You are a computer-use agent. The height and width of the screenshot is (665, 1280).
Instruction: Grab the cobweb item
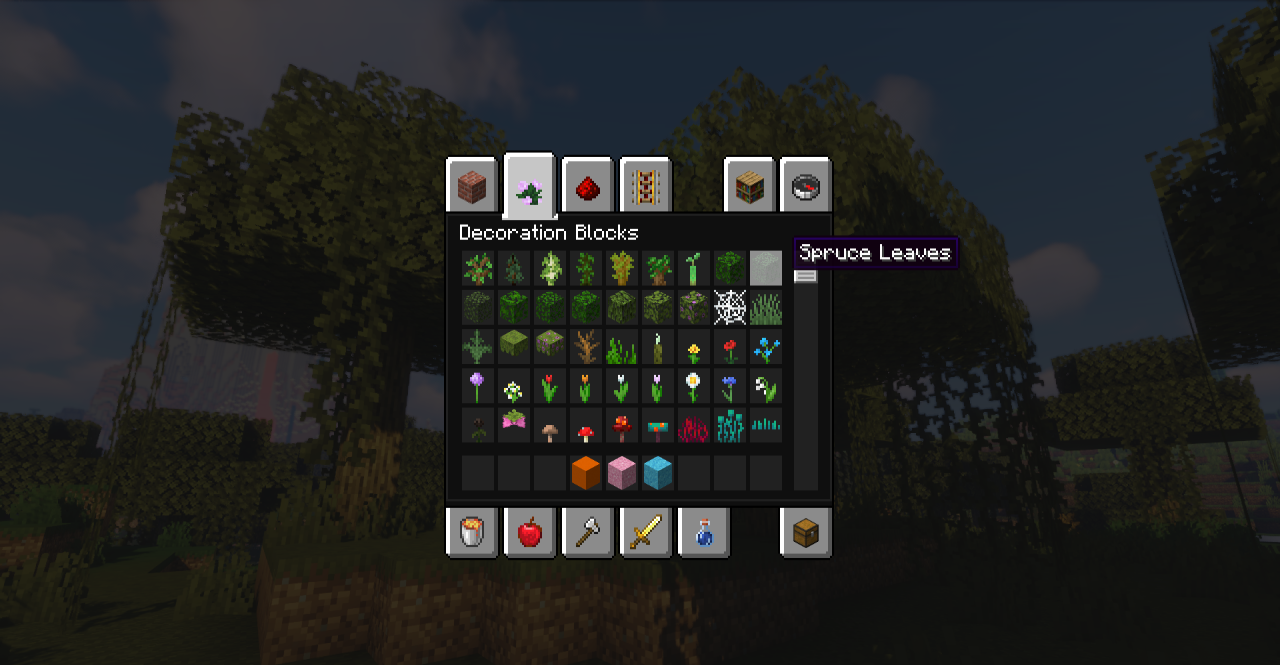(730, 307)
